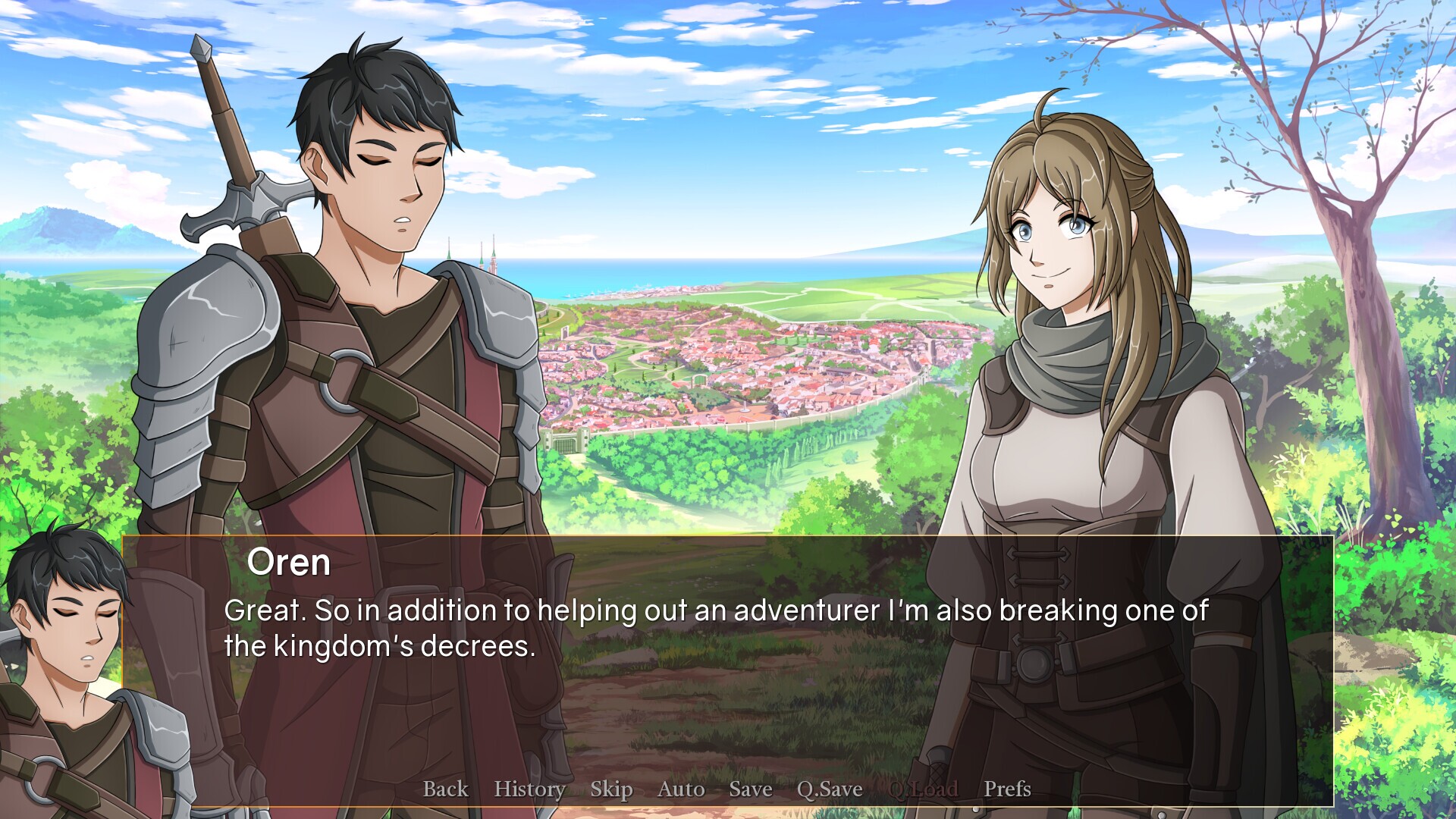Toggle Auto-forward text mode
This screenshot has height=819, width=1456.
pos(680,789)
